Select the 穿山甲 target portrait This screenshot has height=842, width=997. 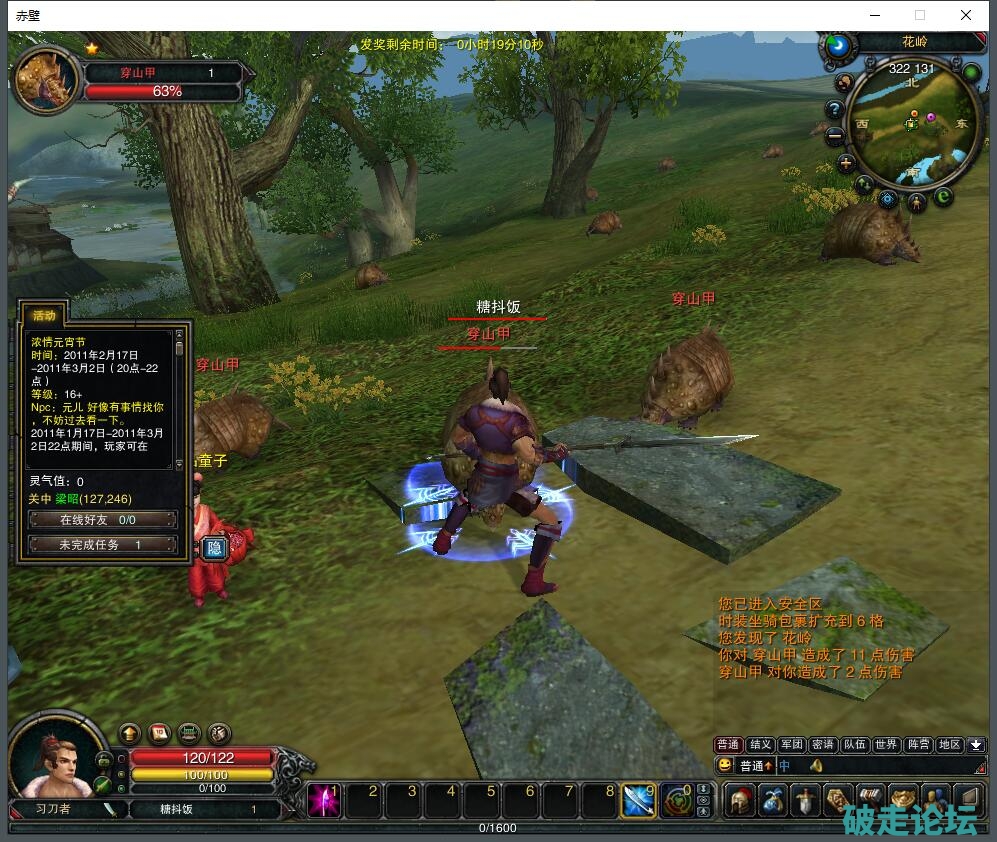(x=45, y=80)
